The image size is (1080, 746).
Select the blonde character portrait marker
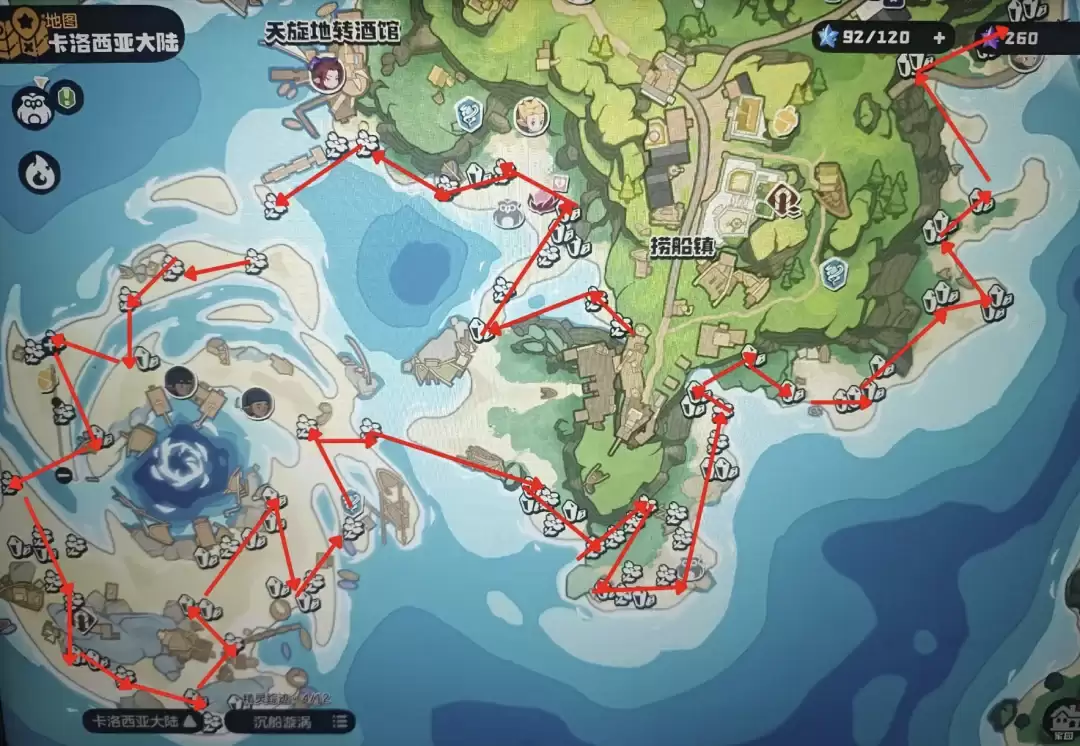[531, 116]
